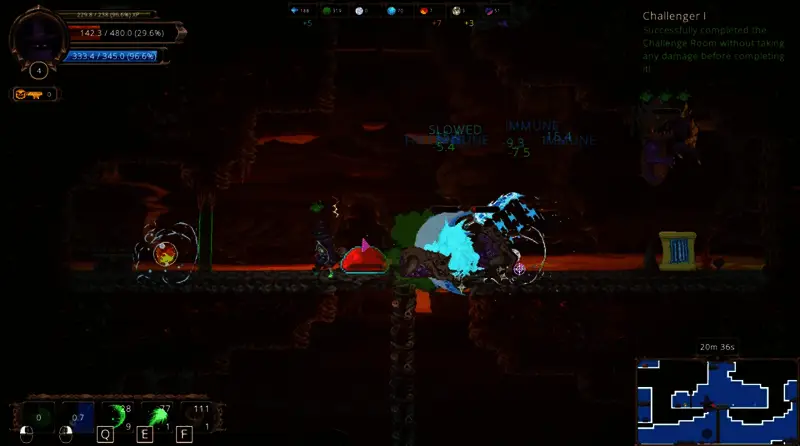Open the minimap
Screen dimensions: 800x446
716,399
